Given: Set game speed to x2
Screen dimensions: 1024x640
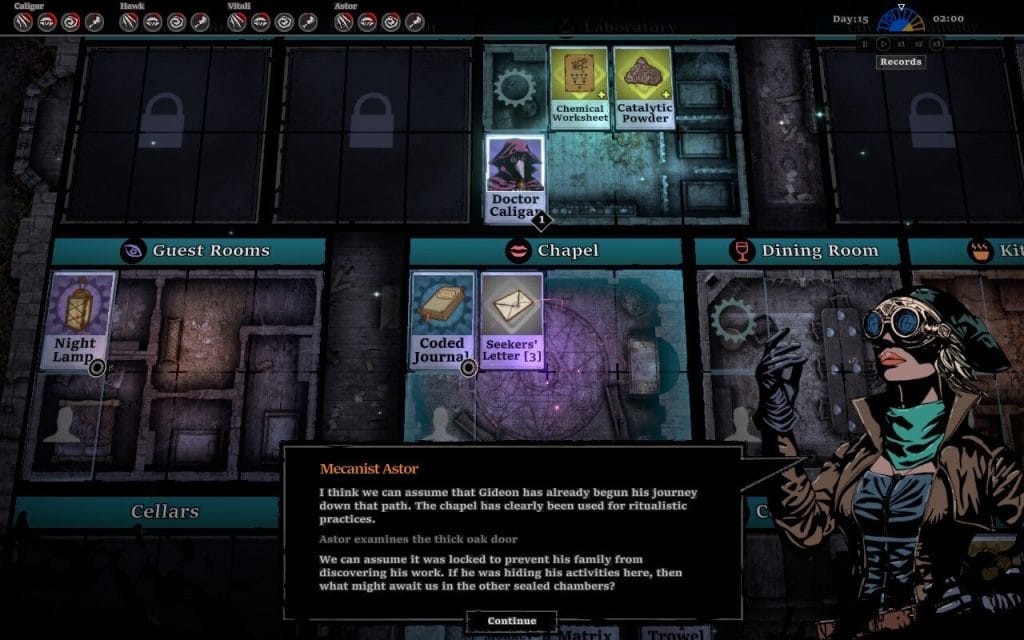Looking at the screenshot, I should click(918, 43).
